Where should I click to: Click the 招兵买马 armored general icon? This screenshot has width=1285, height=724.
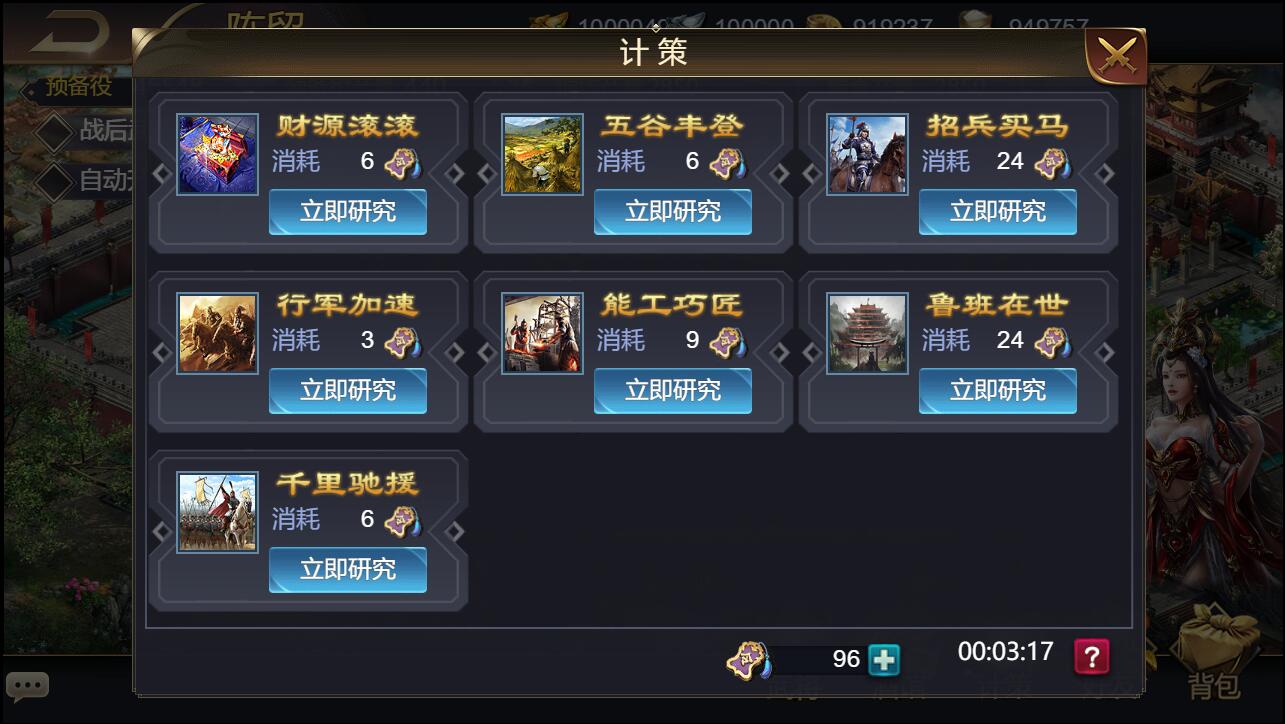click(867, 153)
